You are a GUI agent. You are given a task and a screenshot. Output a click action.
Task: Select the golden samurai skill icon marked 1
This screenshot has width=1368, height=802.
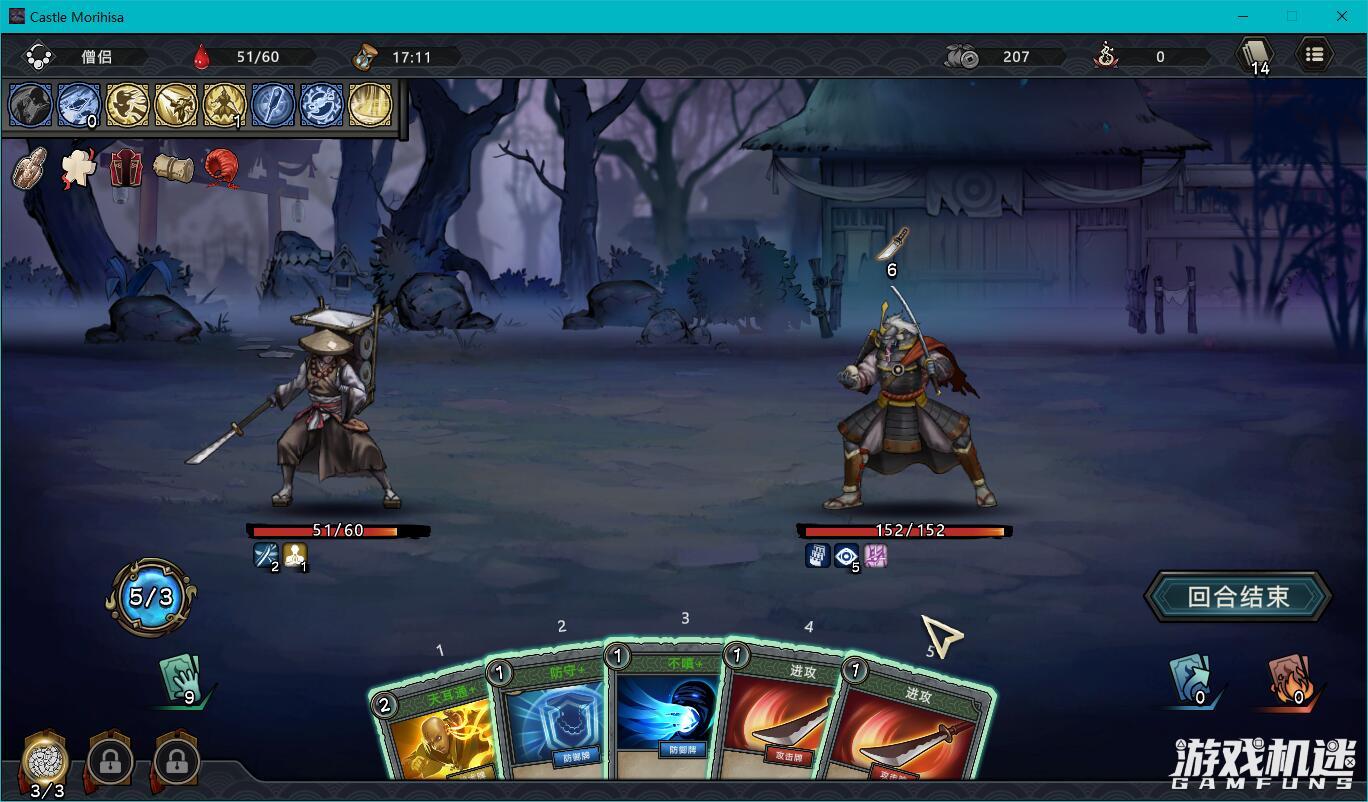(x=225, y=105)
